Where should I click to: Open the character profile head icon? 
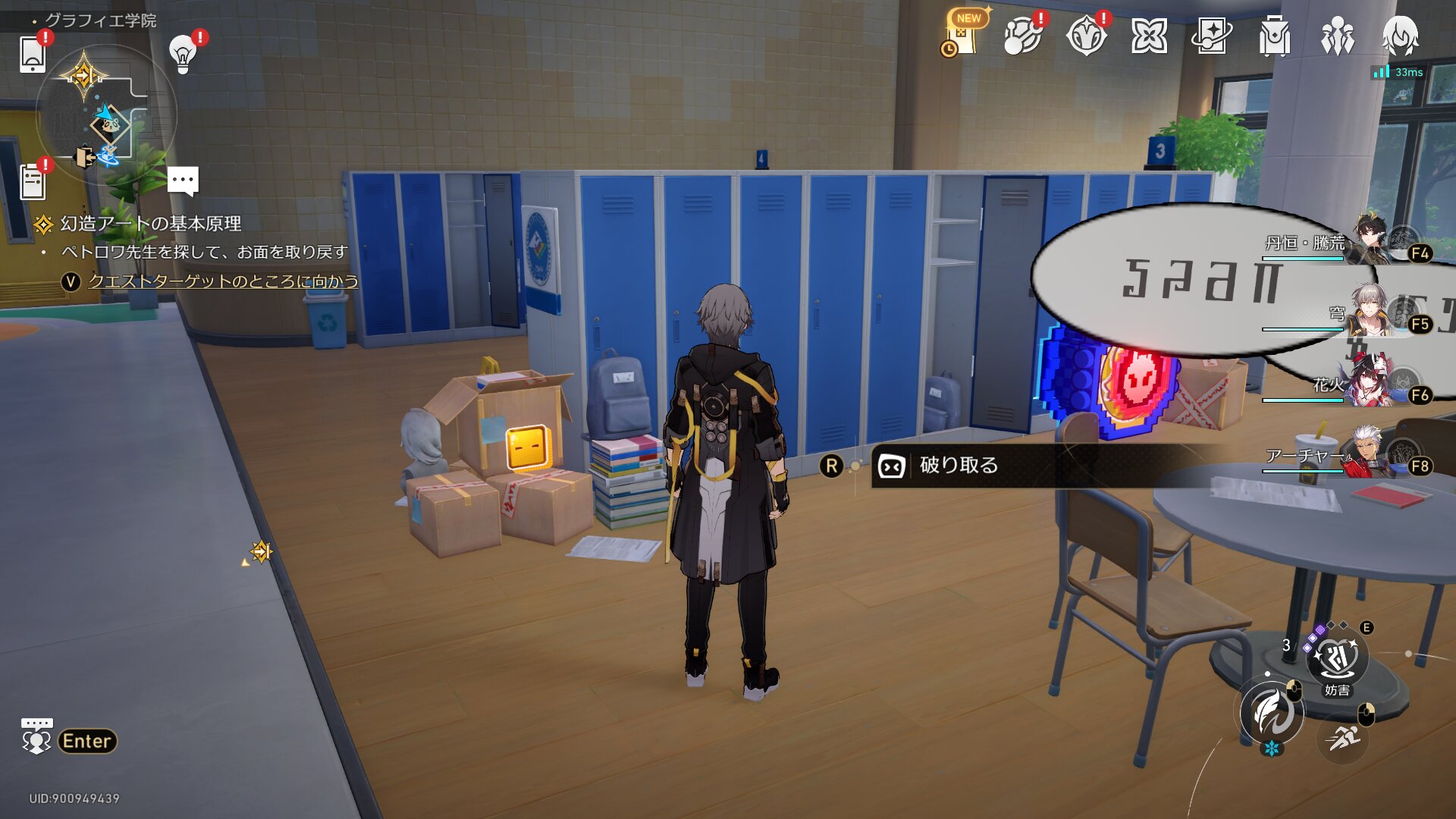pyautogui.click(x=1400, y=36)
